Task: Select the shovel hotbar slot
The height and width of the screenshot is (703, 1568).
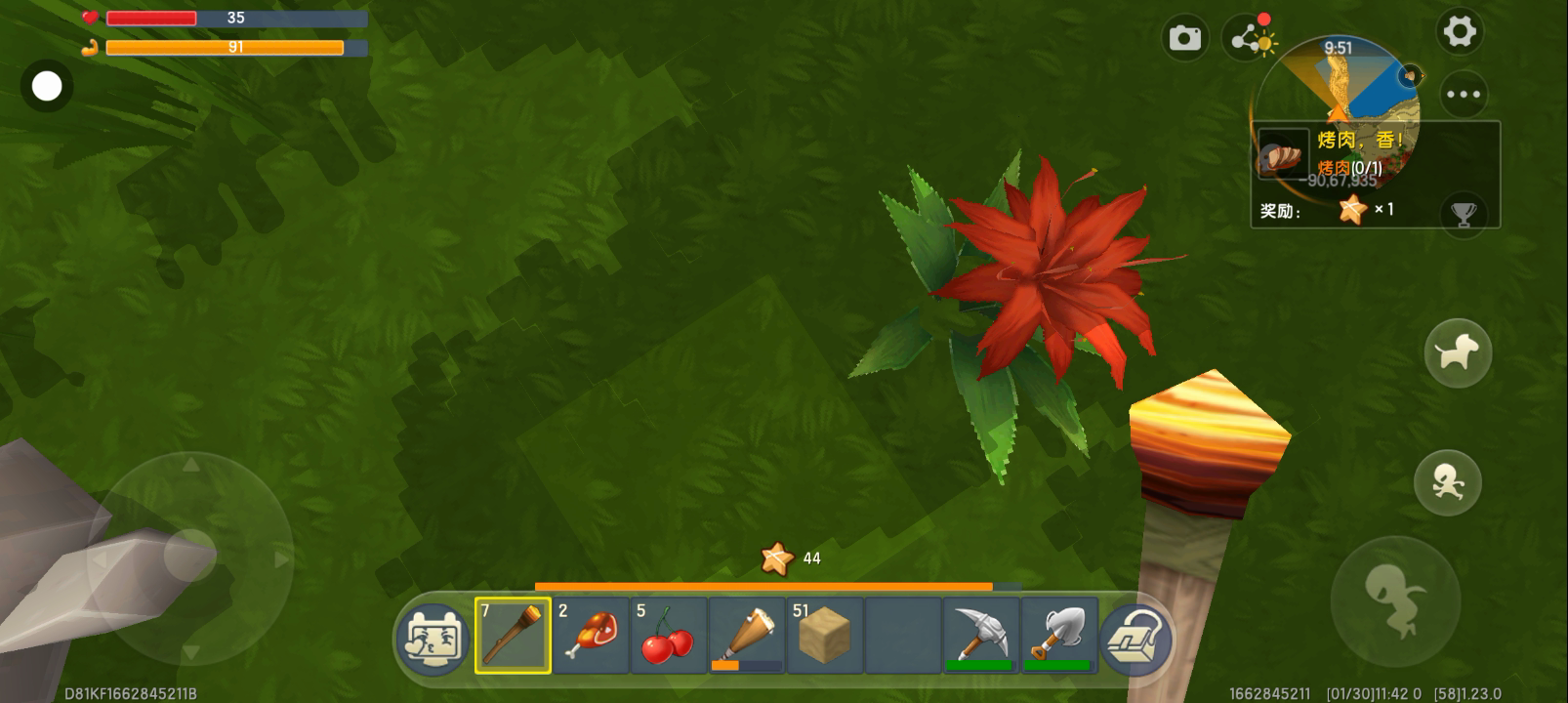Action: pyautogui.click(x=1059, y=636)
